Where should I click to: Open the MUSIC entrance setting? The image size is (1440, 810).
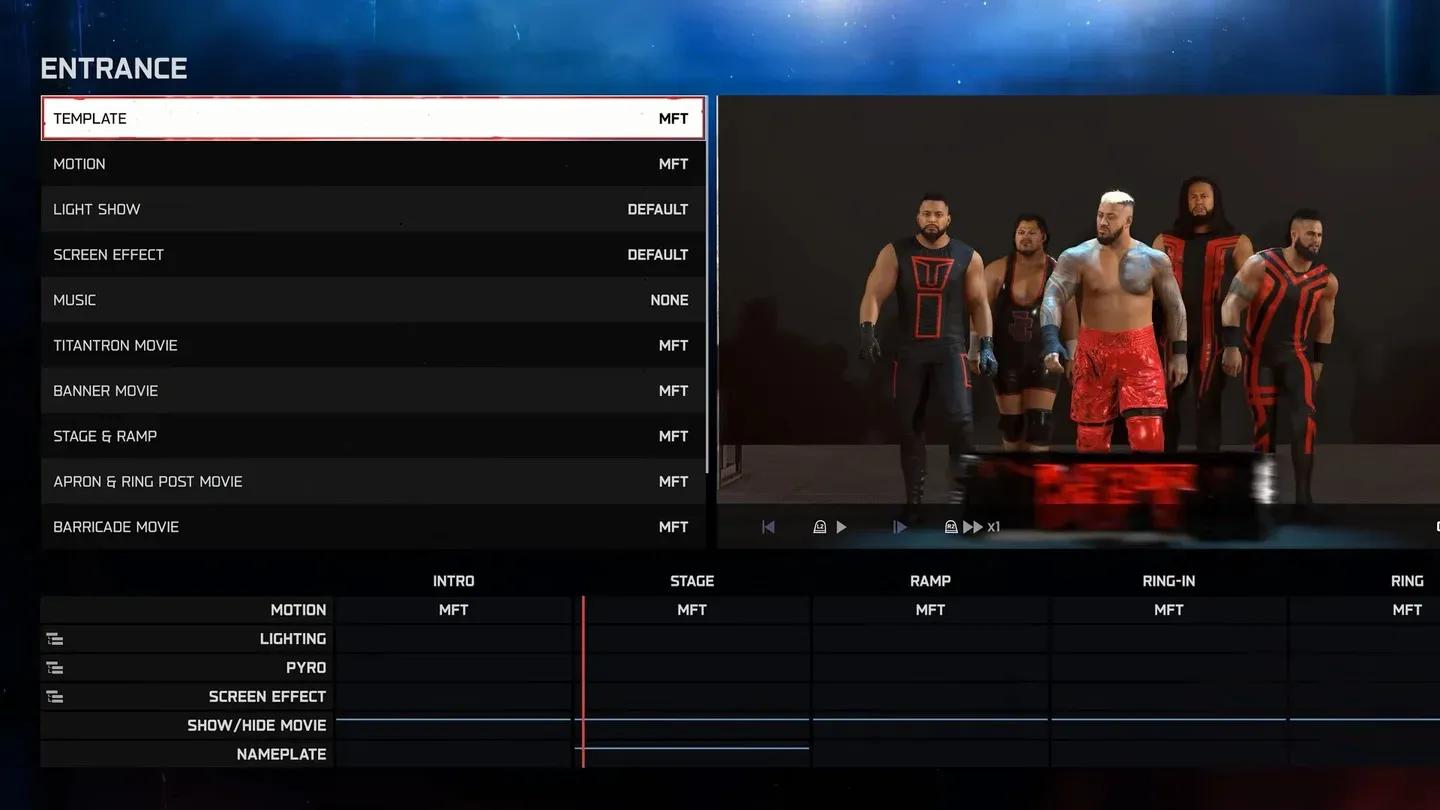click(372, 299)
